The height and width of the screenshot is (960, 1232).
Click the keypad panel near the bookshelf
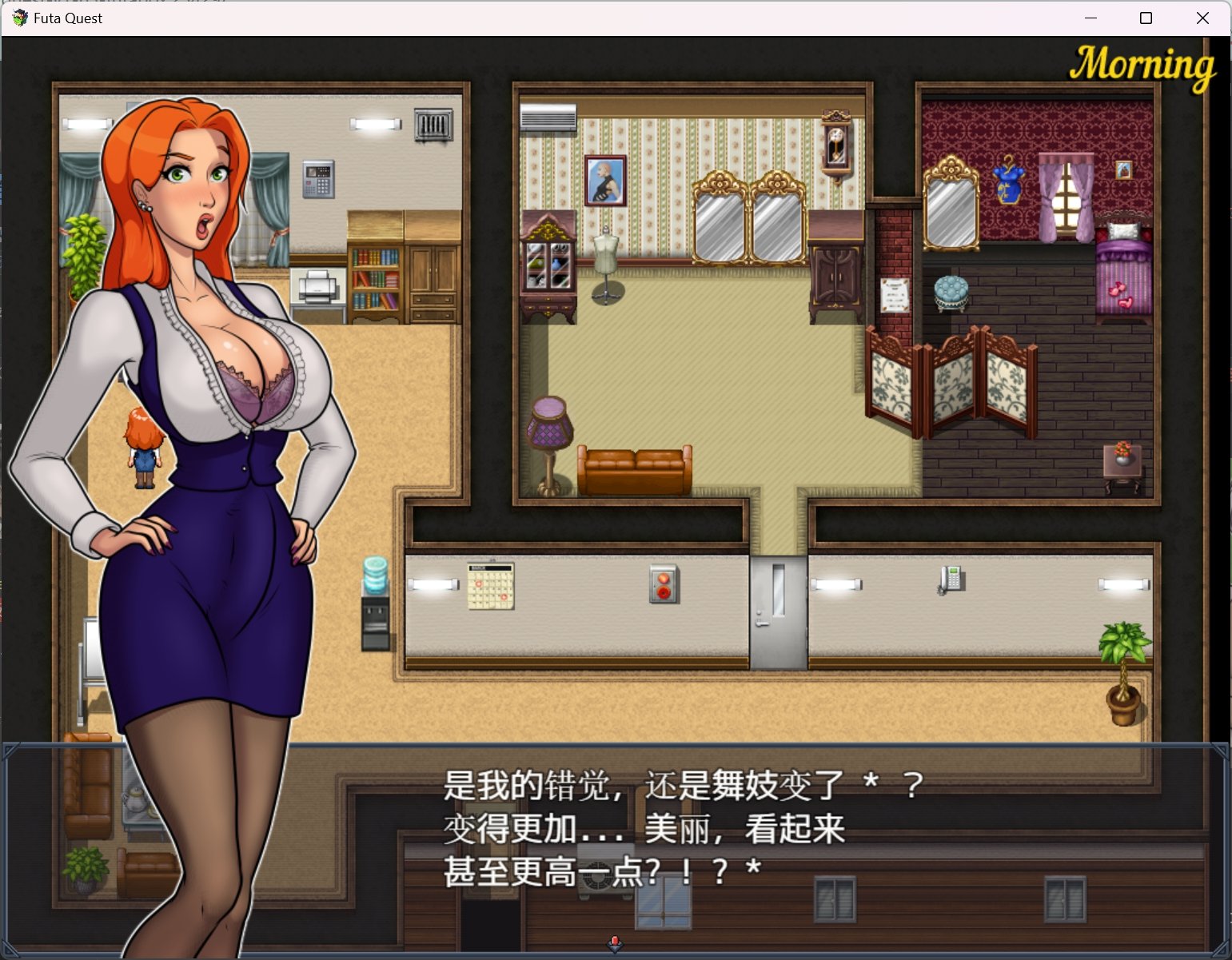point(317,177)
